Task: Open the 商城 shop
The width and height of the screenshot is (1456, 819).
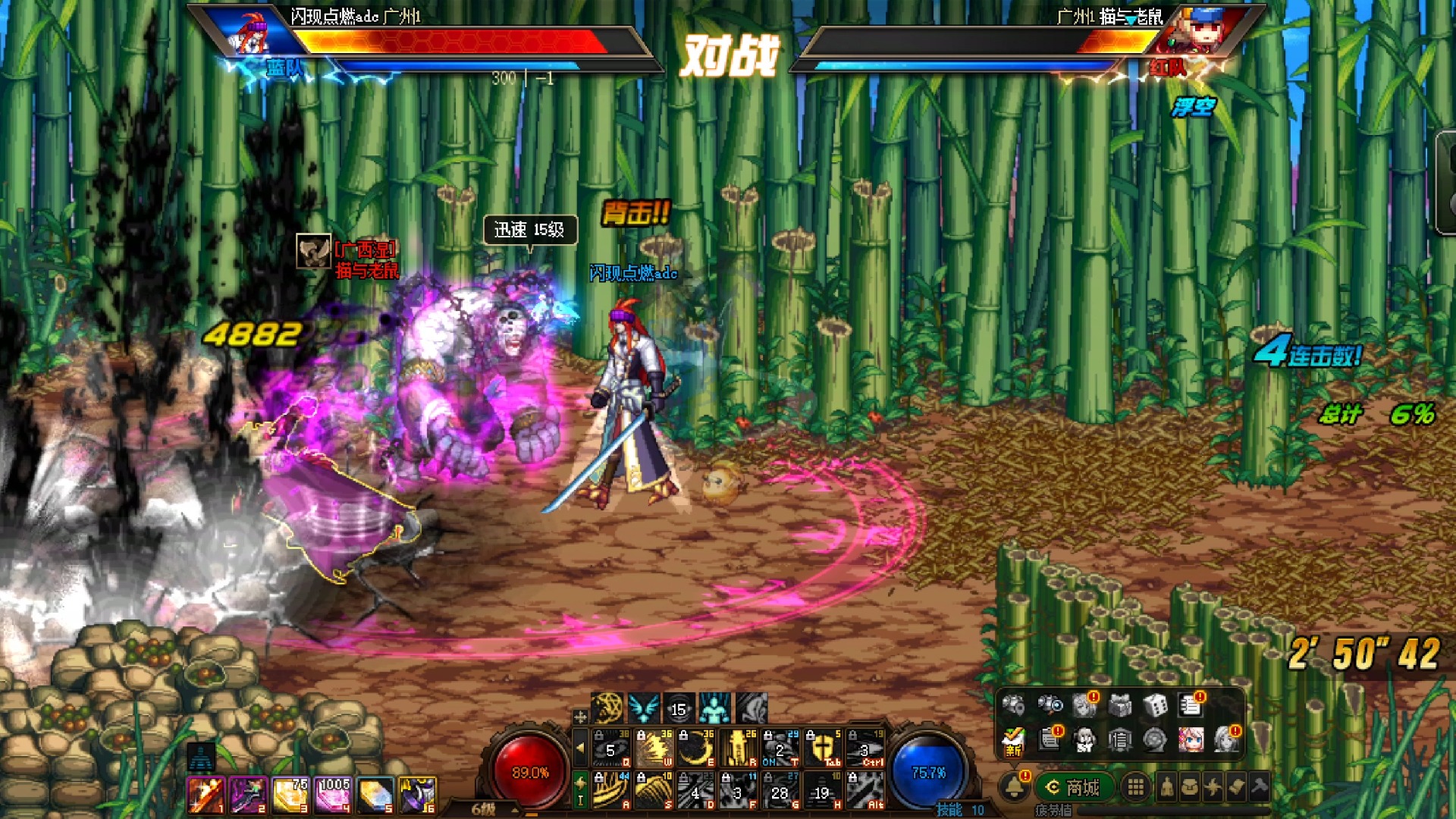Action: coord(1074,788)
